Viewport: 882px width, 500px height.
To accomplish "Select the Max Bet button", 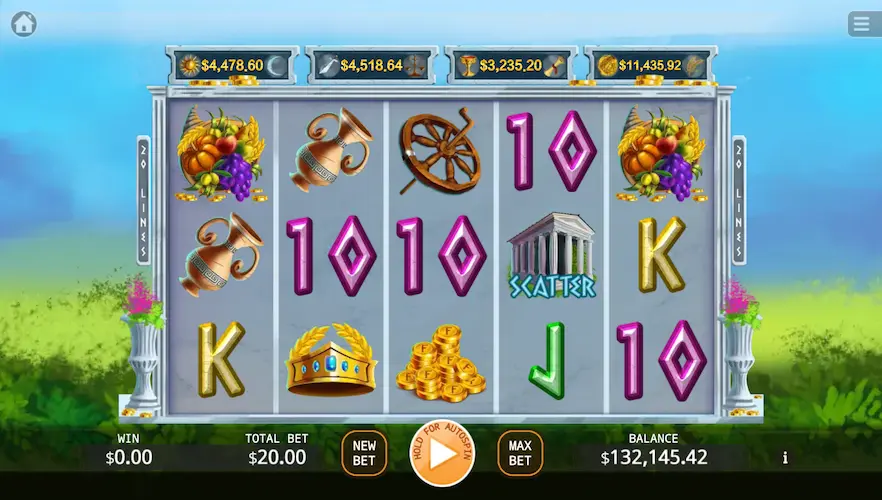I will [520, 453].
